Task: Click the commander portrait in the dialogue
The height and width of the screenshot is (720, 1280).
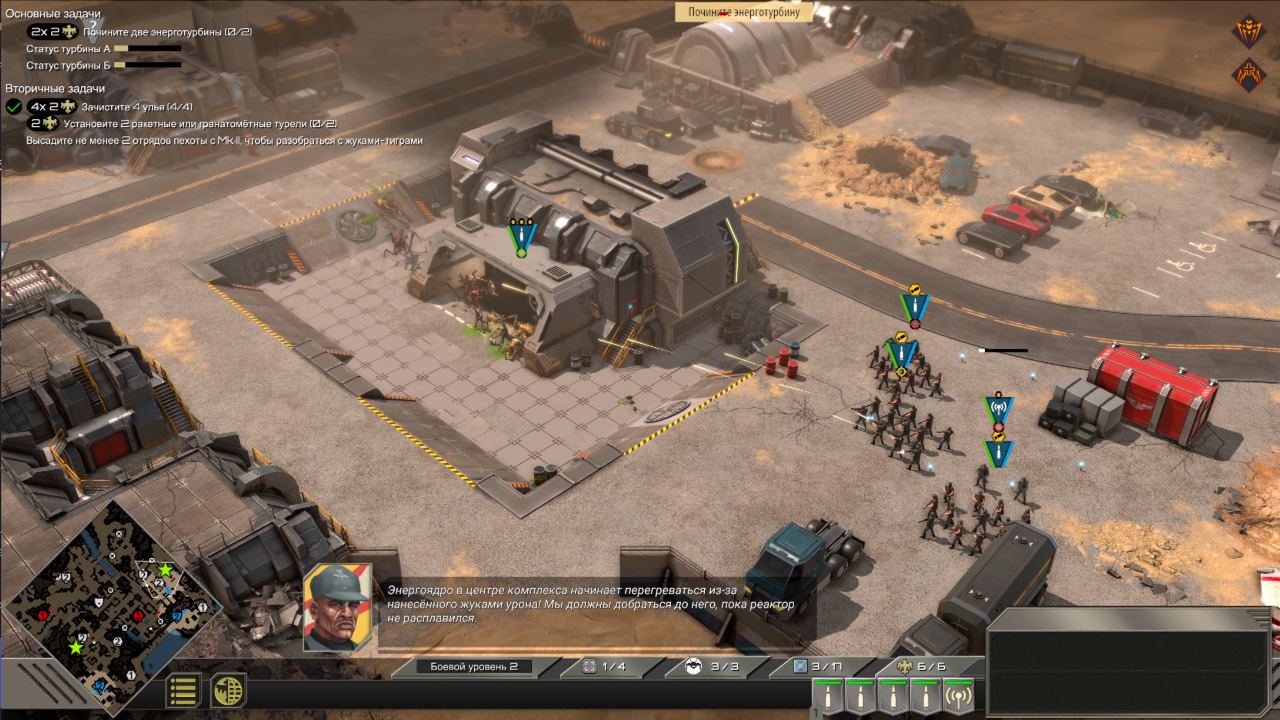Action: [x=338, y=607]
